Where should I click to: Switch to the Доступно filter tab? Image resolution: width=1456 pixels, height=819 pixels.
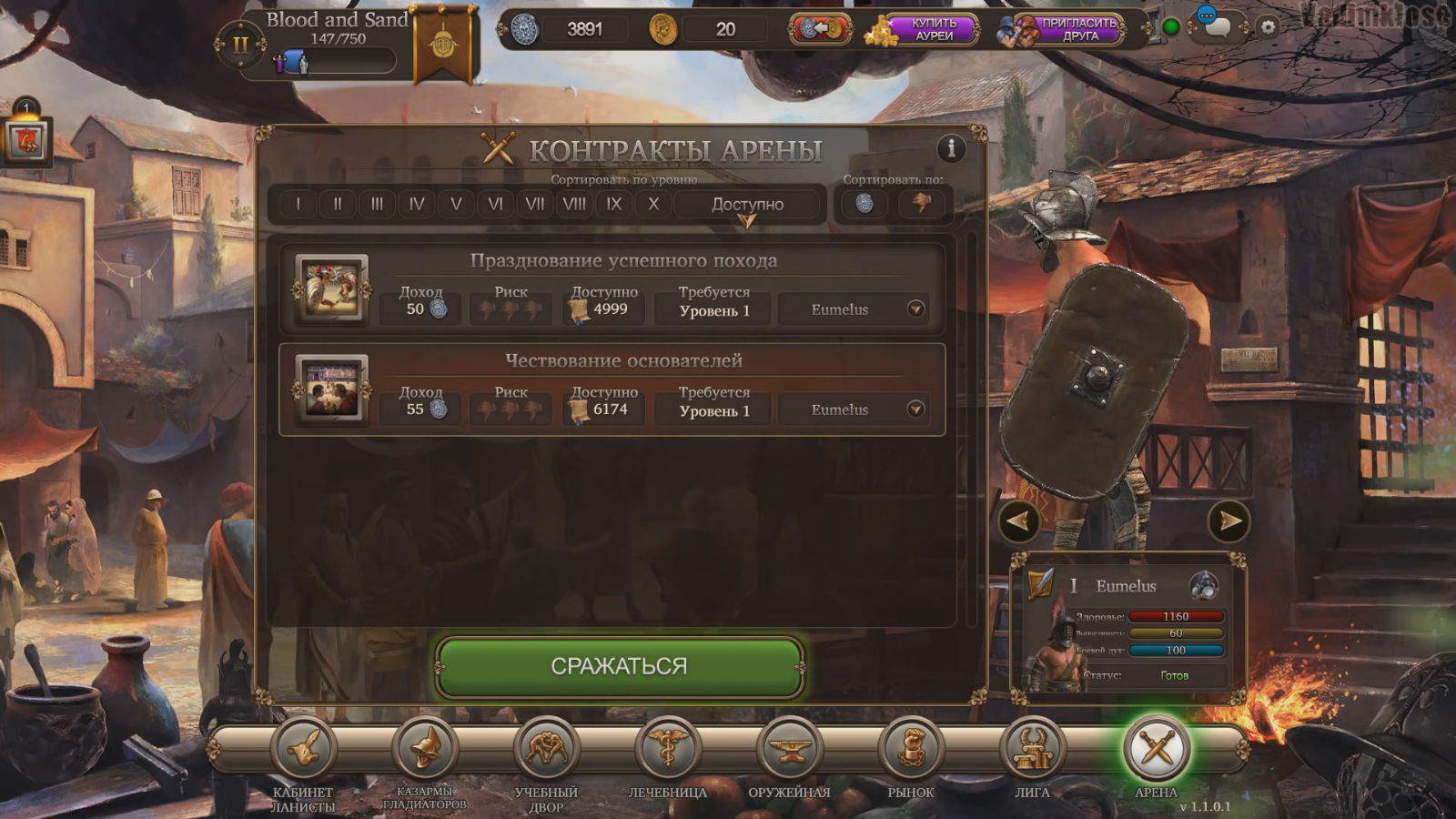pos(747,205)
